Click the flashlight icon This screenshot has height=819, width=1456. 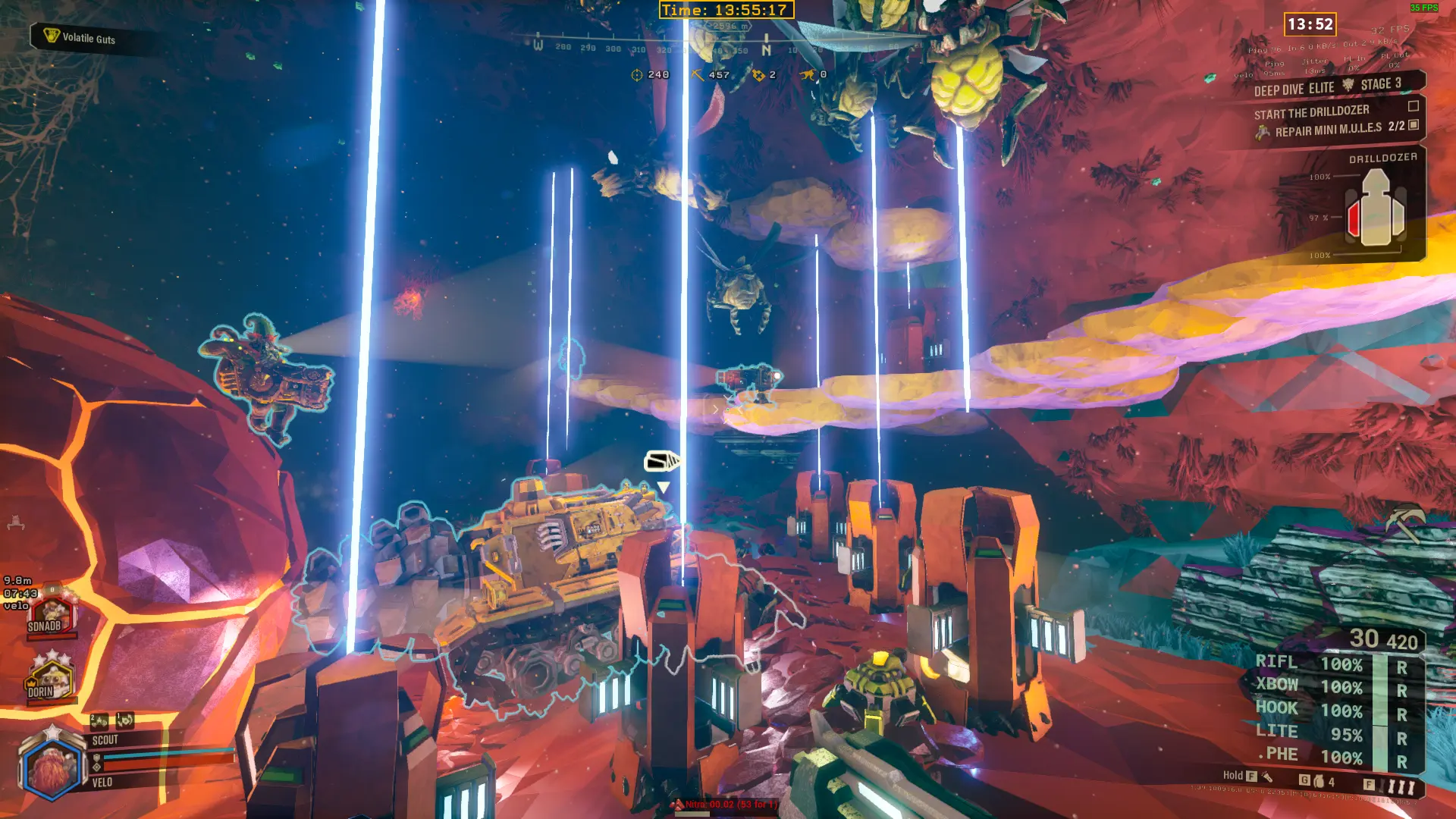click(x=1266, y=777)
